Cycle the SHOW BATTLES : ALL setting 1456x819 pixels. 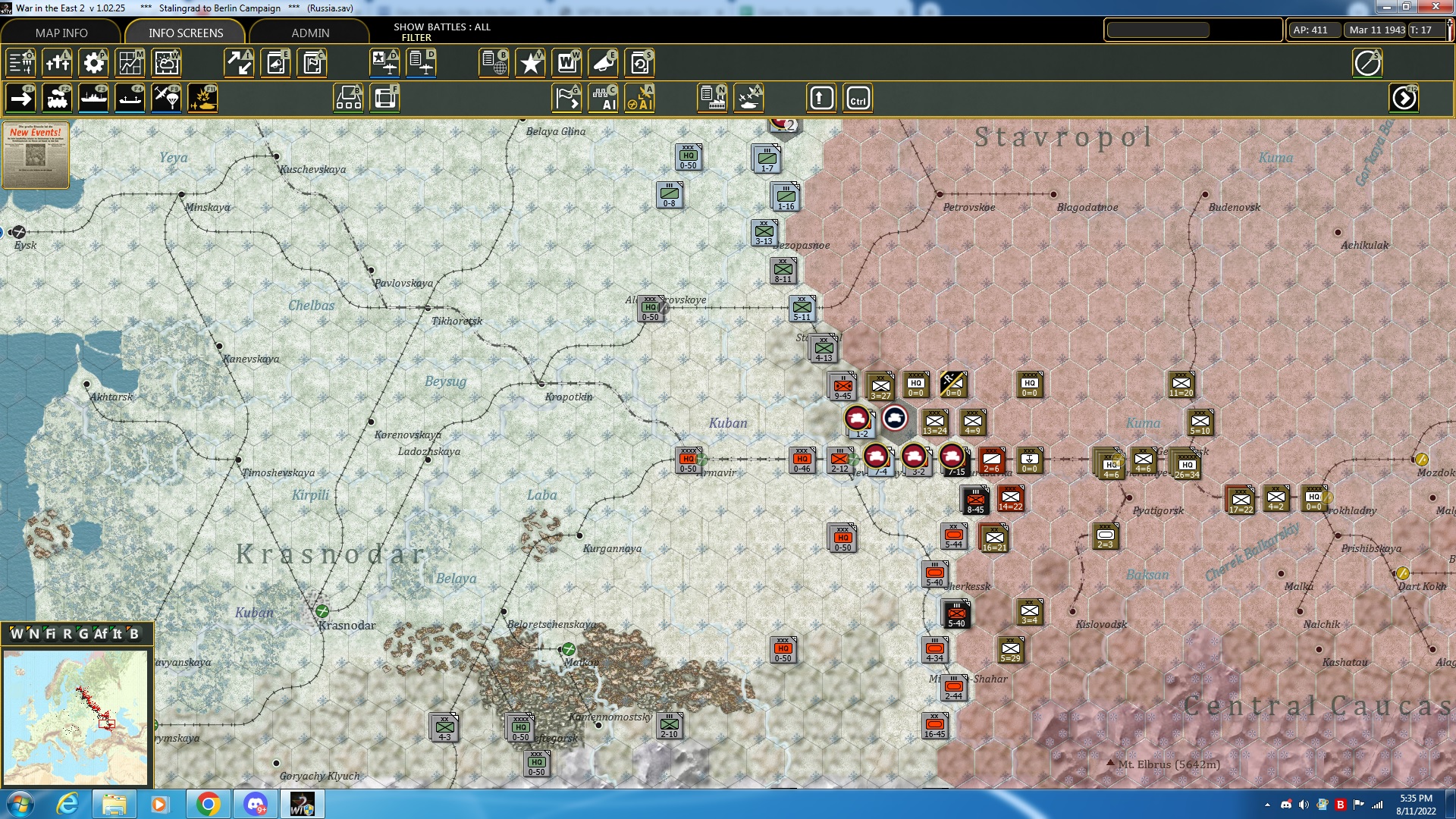coord(442,27)
